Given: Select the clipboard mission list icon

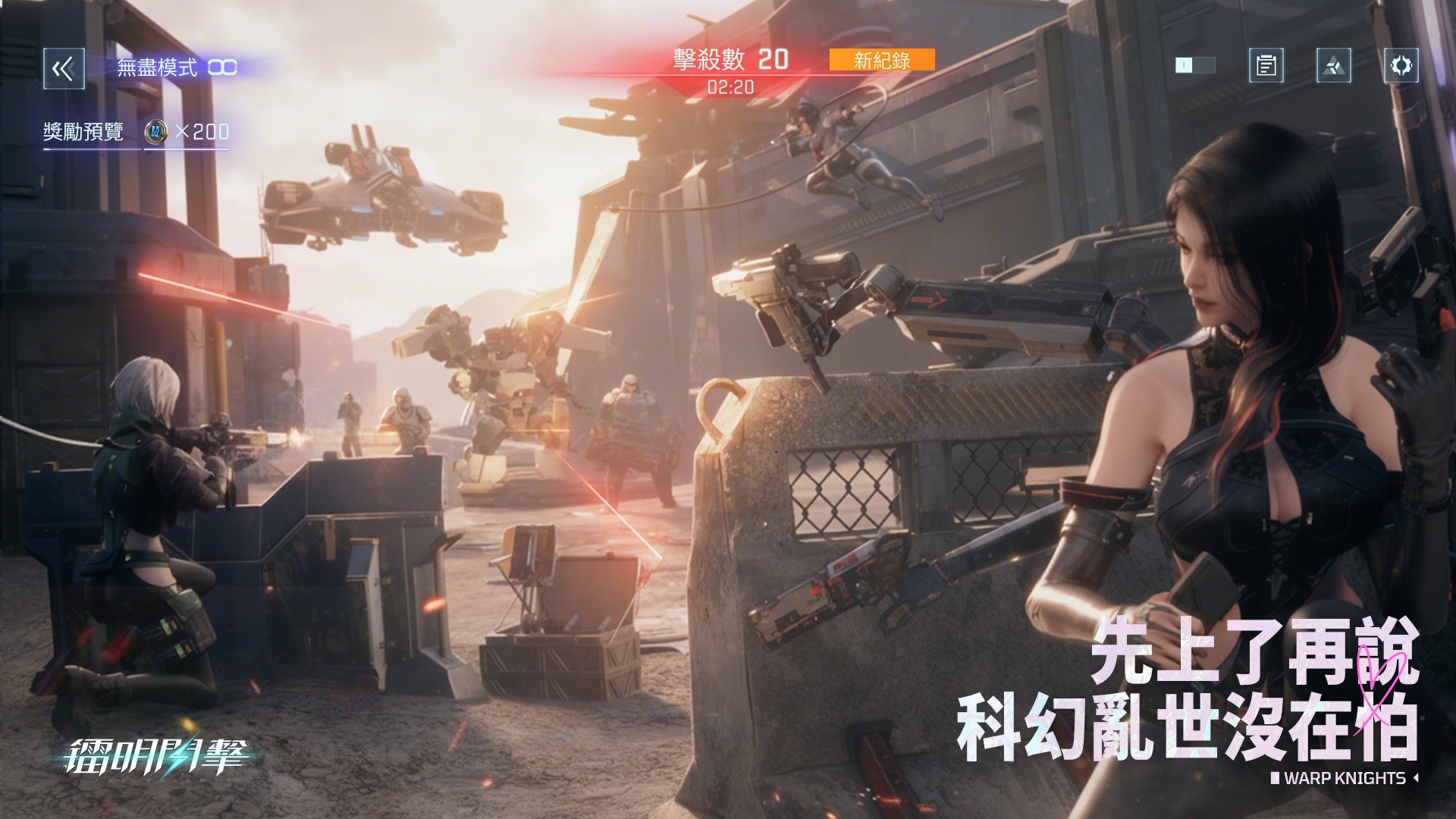Looking at the screenshot, I should (x=1265, y=65).
